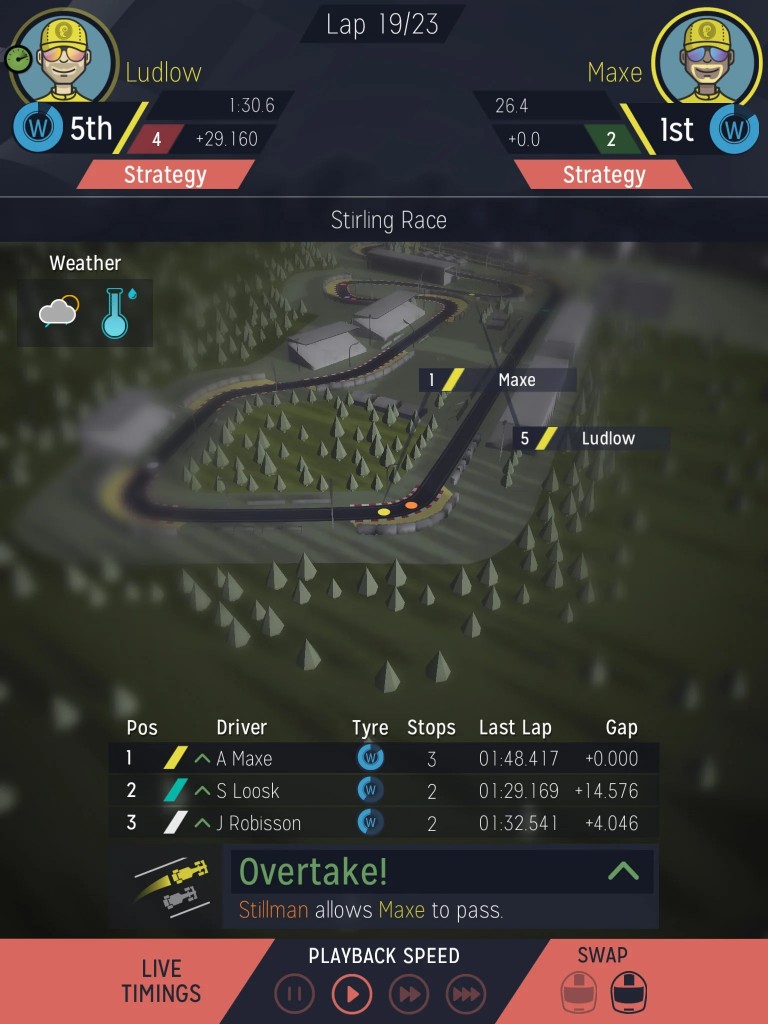Show the Live Timings screen
768x1024 pixels.
(x=161, y=981)
